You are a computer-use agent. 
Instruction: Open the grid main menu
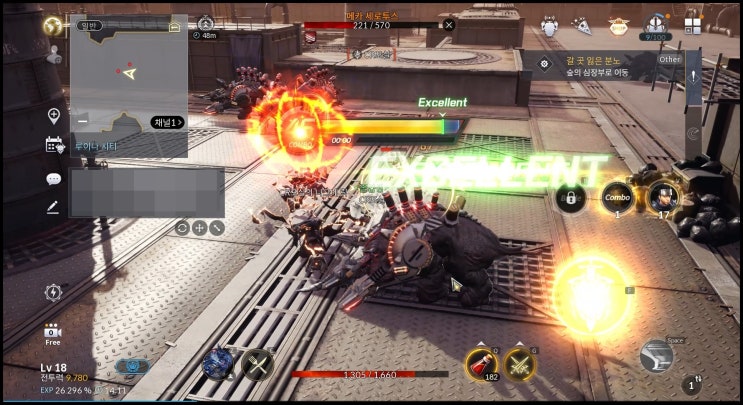[x=693, y=23]
